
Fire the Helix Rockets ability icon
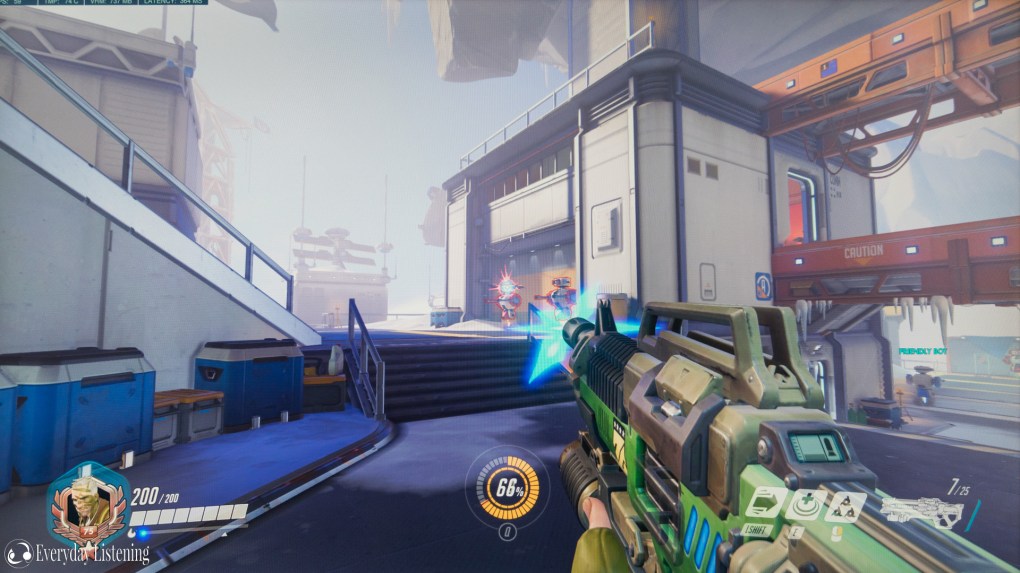844,506
